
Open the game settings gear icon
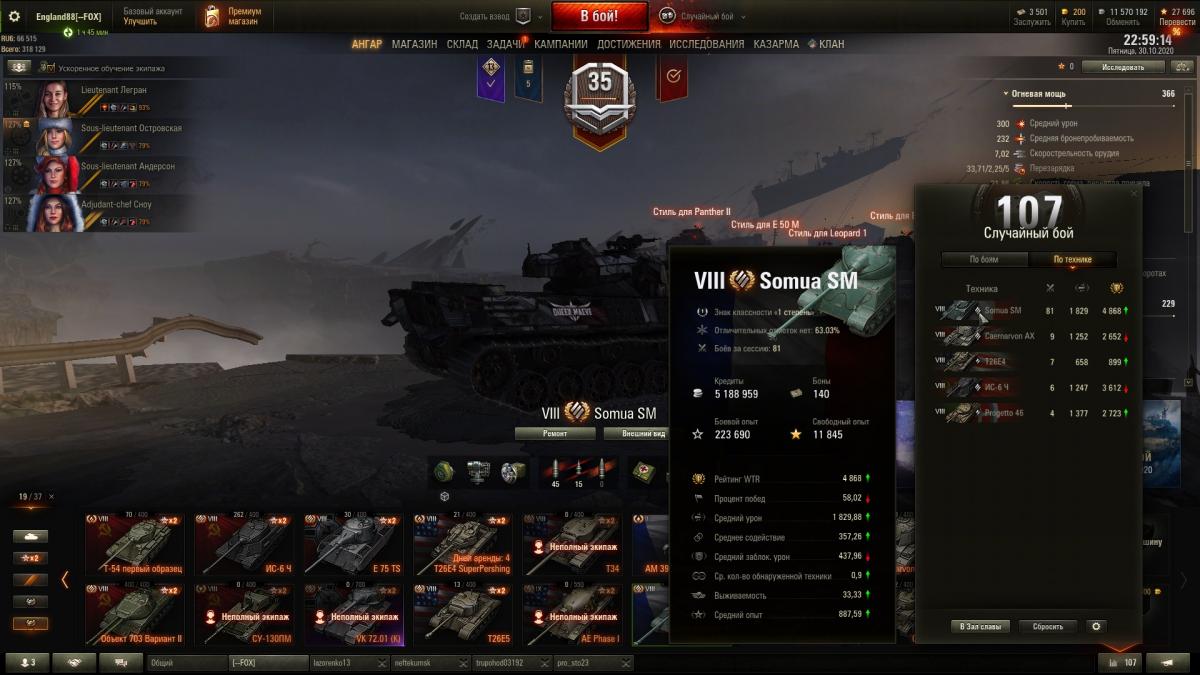click(14, 16)
